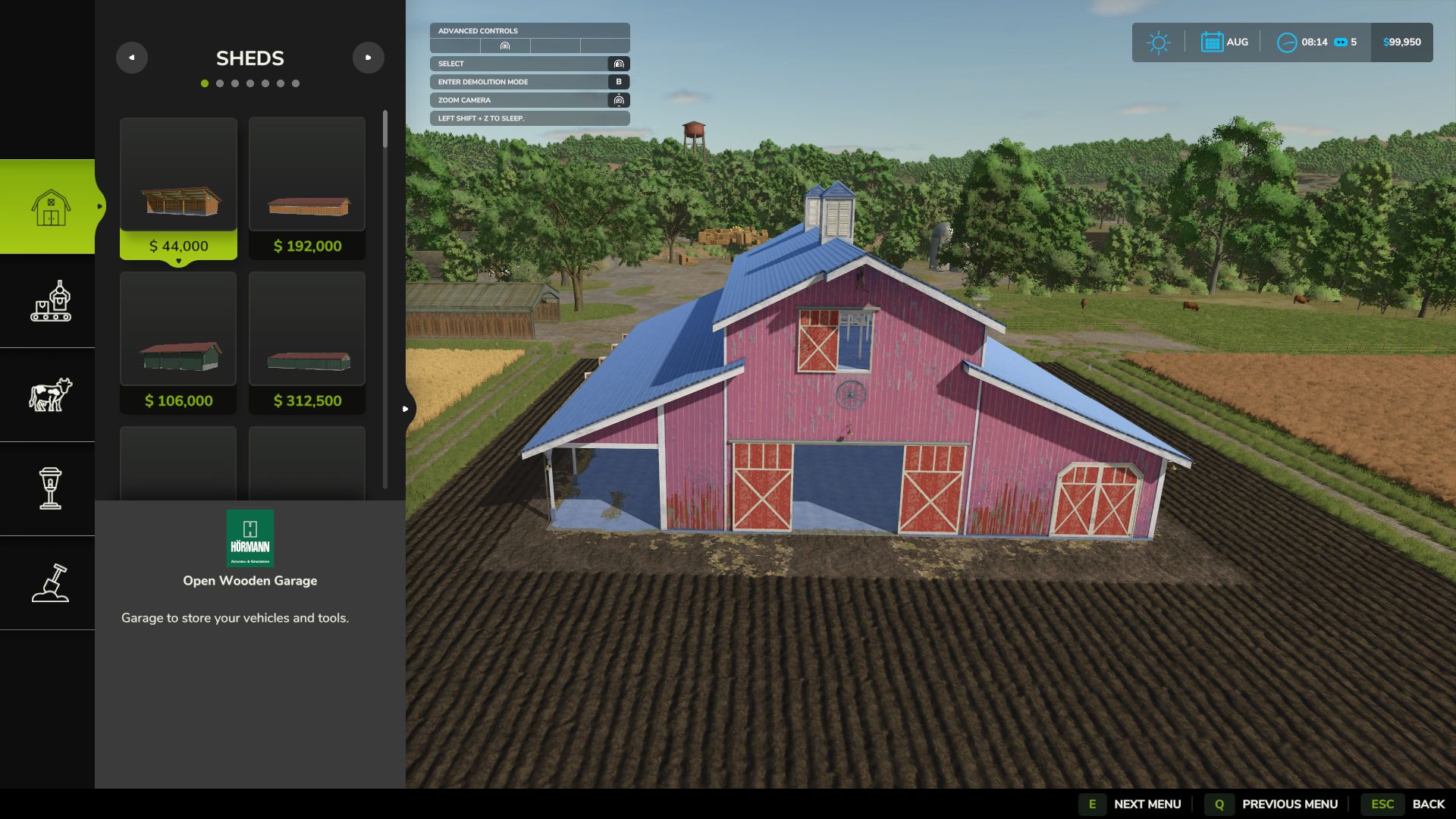Screen dimensions: 1456x819
Task: Open the Decoration lamp category
Action: 49,489
